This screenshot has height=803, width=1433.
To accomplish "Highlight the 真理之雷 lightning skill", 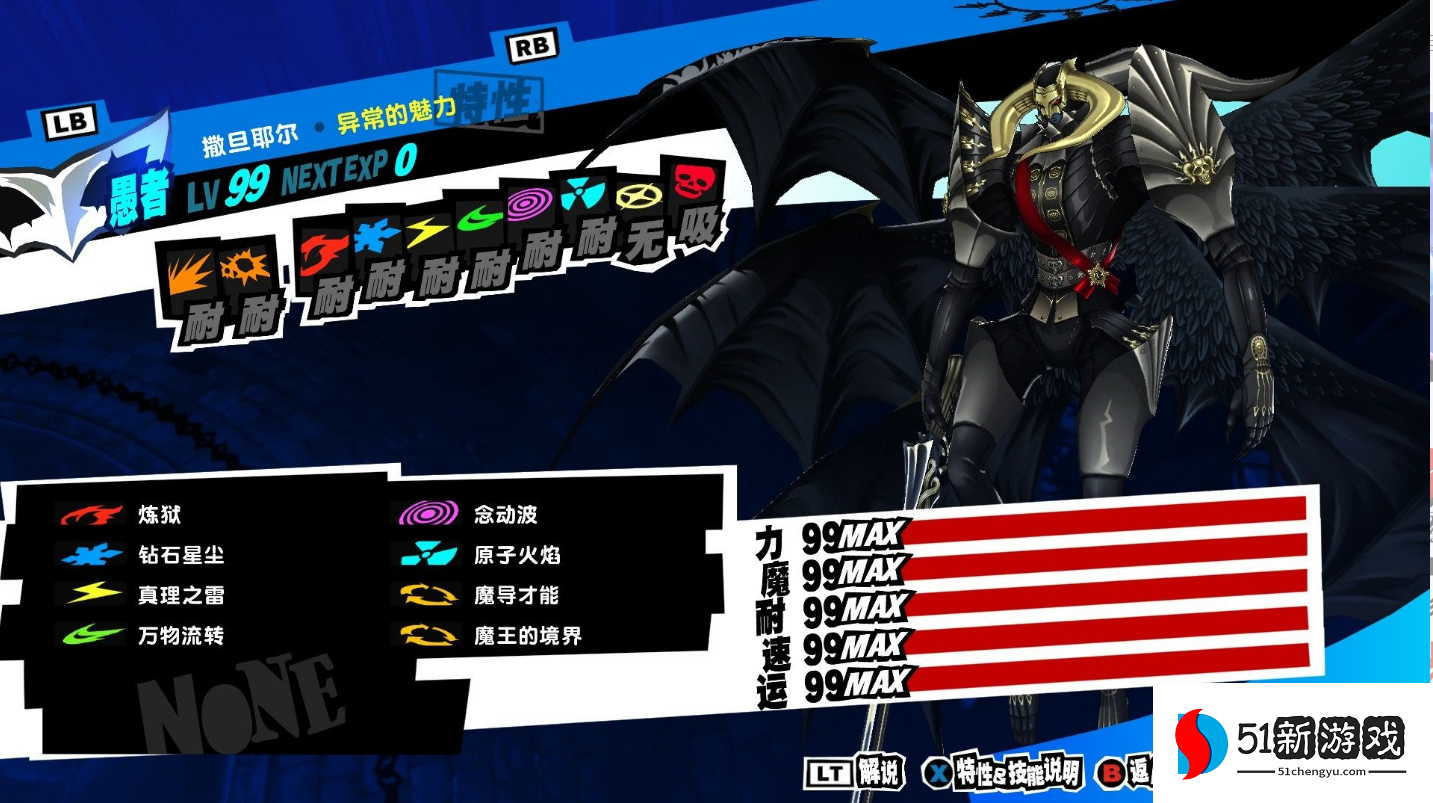I will pos(181,595).
